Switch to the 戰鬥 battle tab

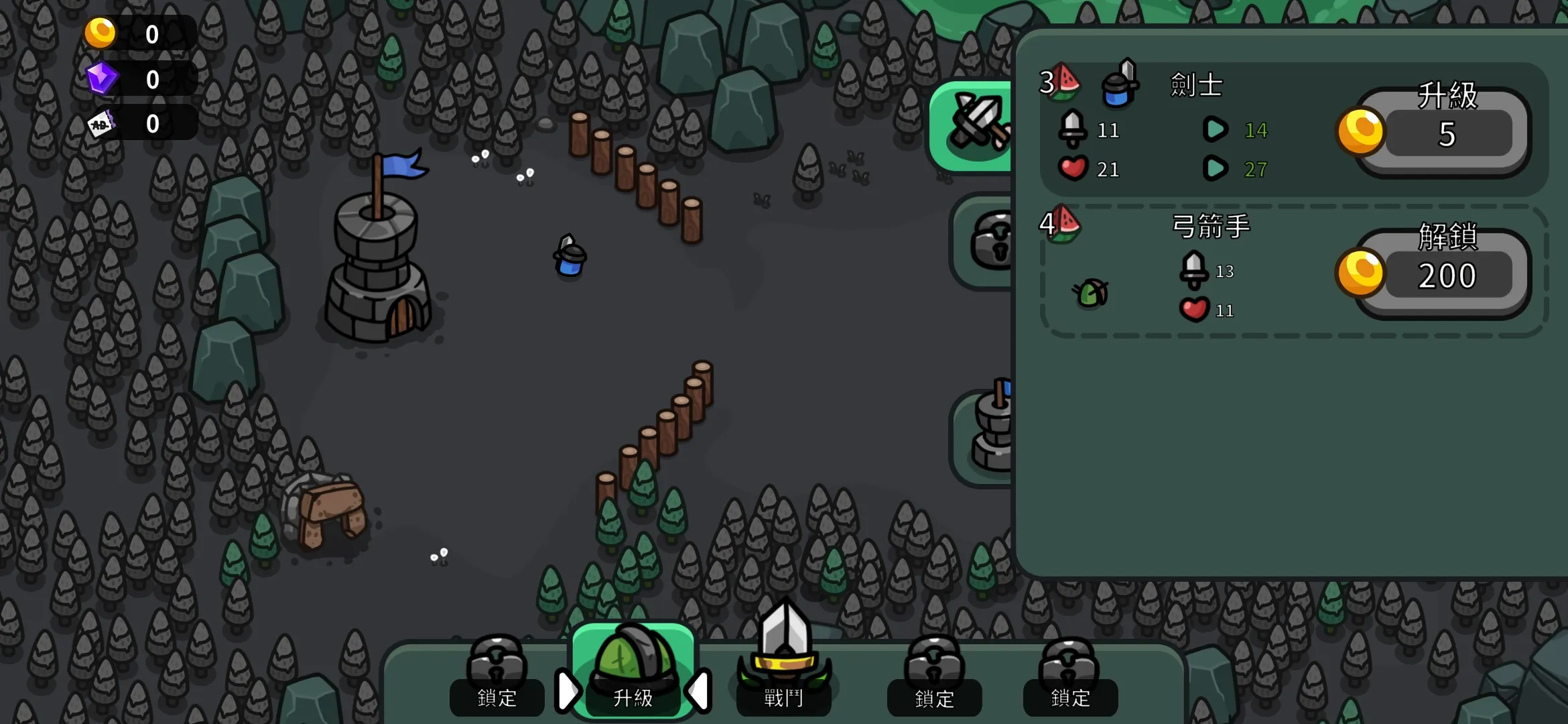click(x=783, y=670)
